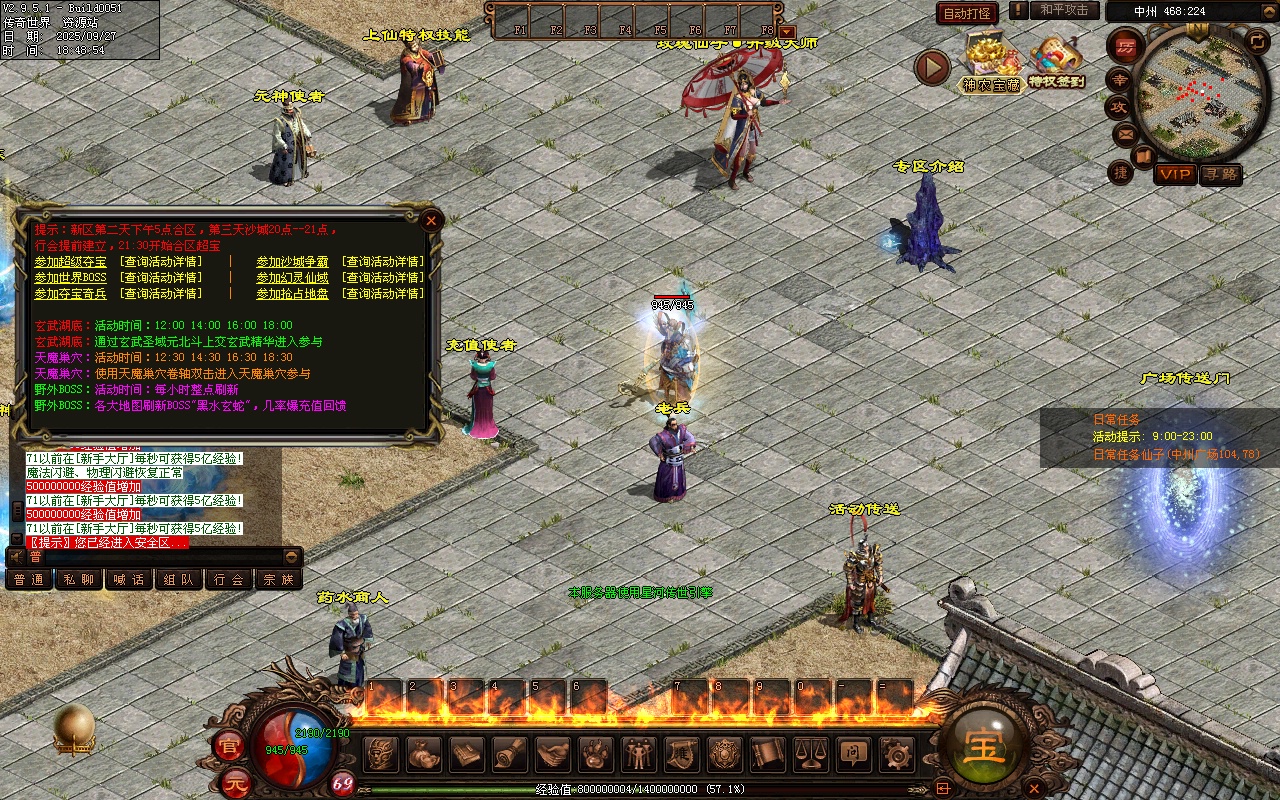
Task: Switch the 和平攻击 attack mode button
Action: tap(1064, 10)
